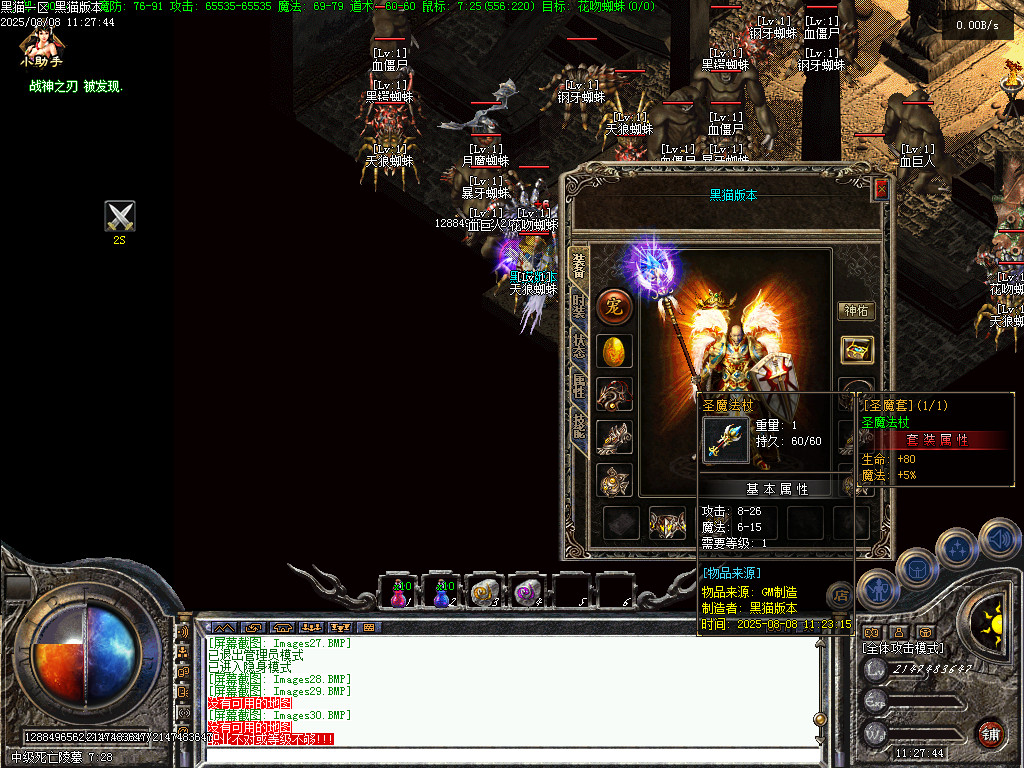1024x768 pixels.
Task: Use the blue potion in hotbar slot 2
Action: (441, 593)
